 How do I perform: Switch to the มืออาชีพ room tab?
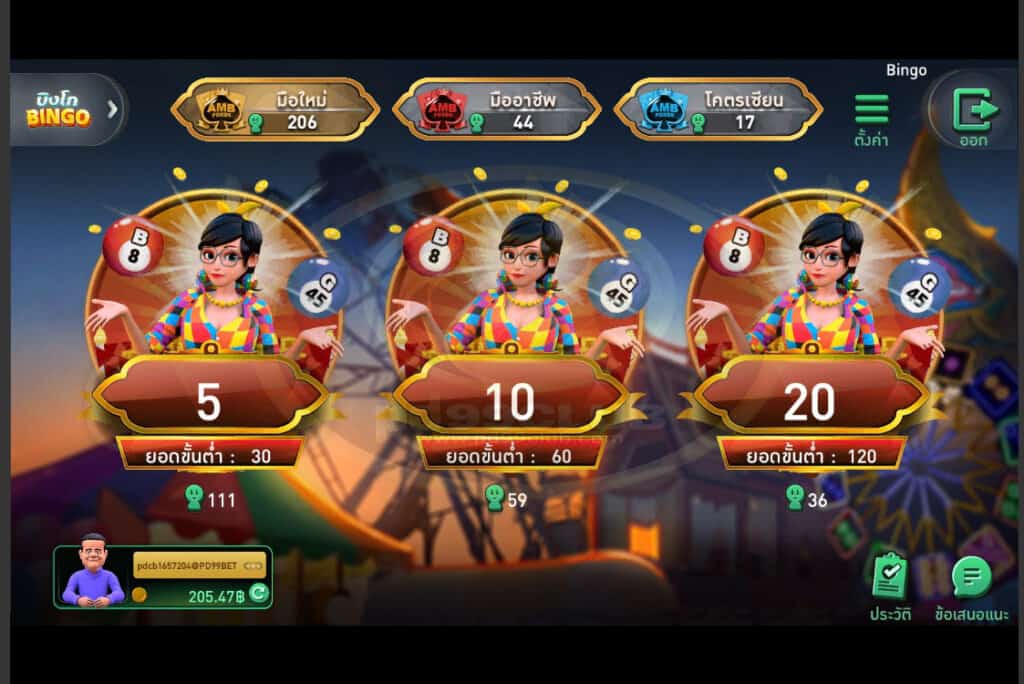(497, 109)
